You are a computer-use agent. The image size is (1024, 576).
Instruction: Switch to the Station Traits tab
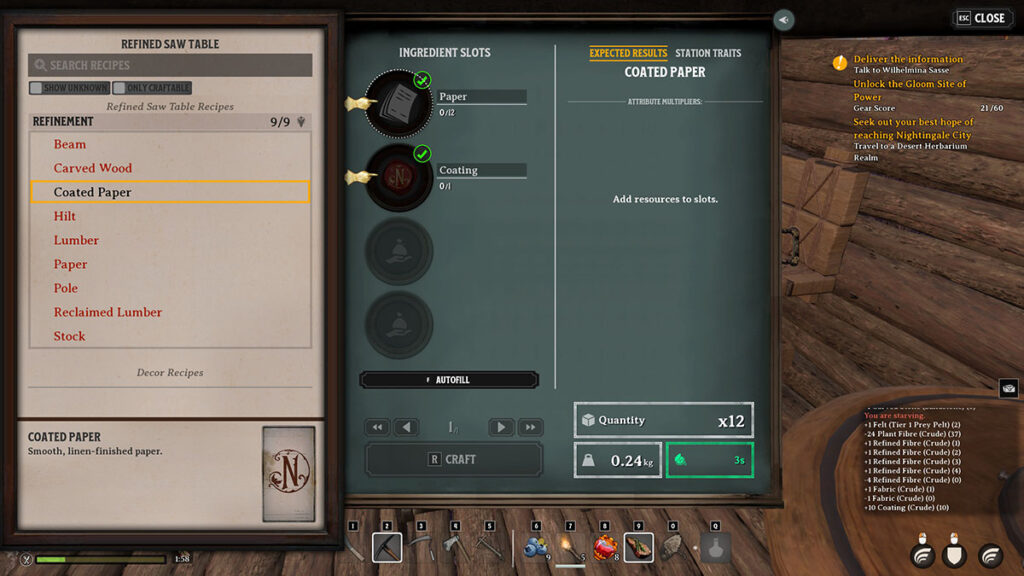coord(707,53)
